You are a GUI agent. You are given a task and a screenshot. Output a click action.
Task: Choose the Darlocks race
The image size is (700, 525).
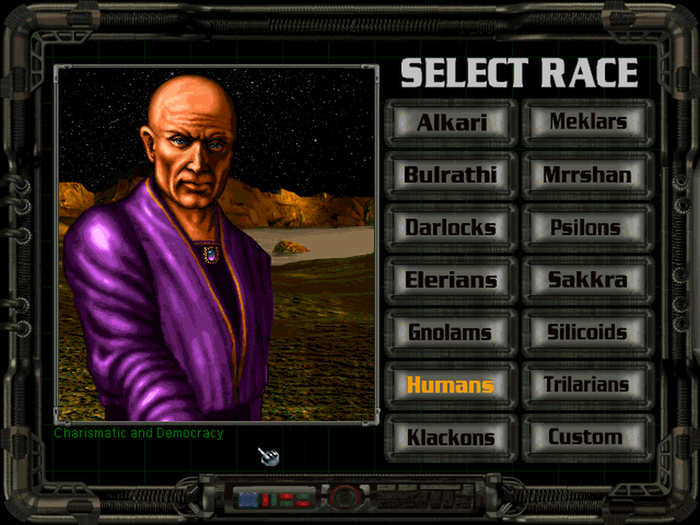(x=451, y=227)
